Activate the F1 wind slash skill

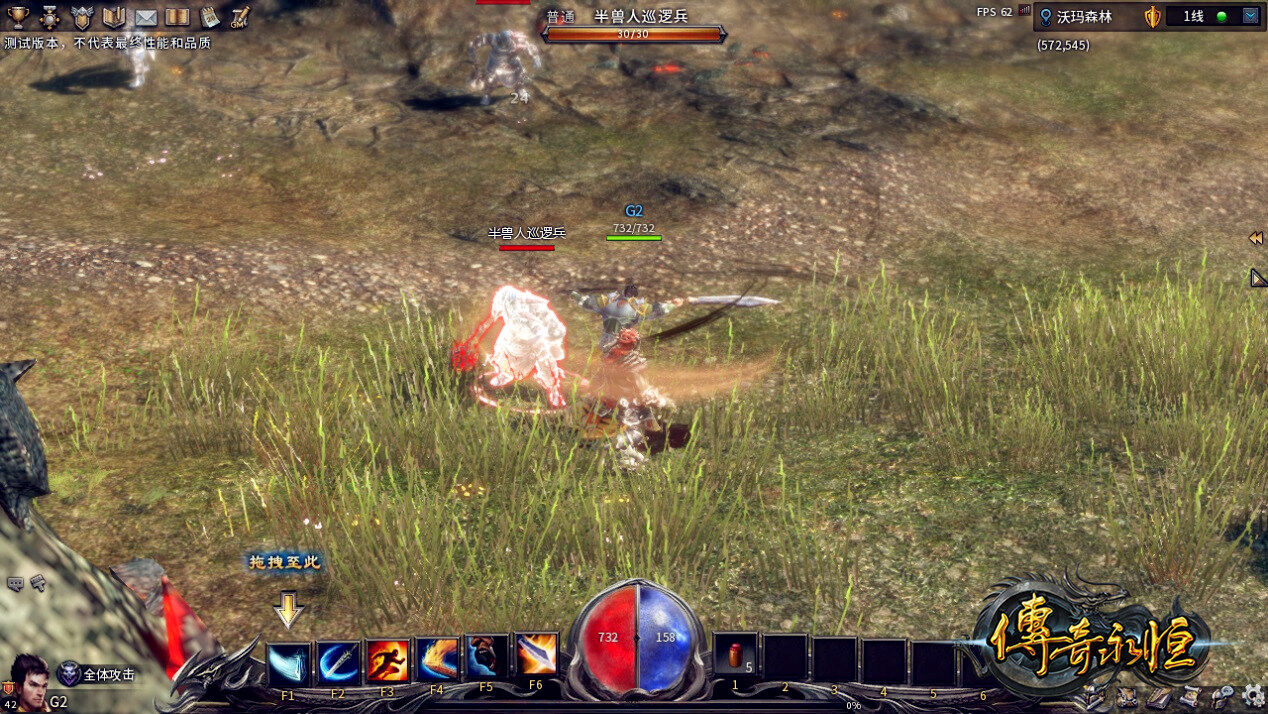pyautogui.click(x=288, y=661)
